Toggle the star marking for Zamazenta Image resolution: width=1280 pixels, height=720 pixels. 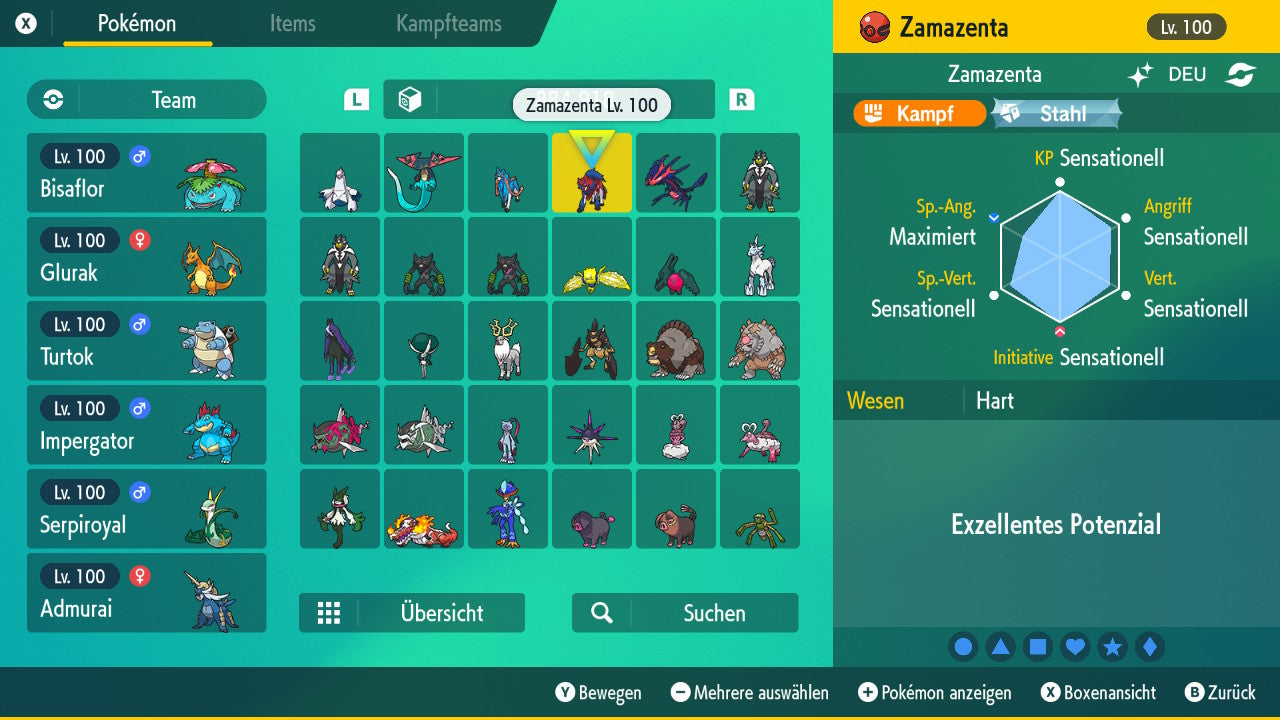point(1113,647)
